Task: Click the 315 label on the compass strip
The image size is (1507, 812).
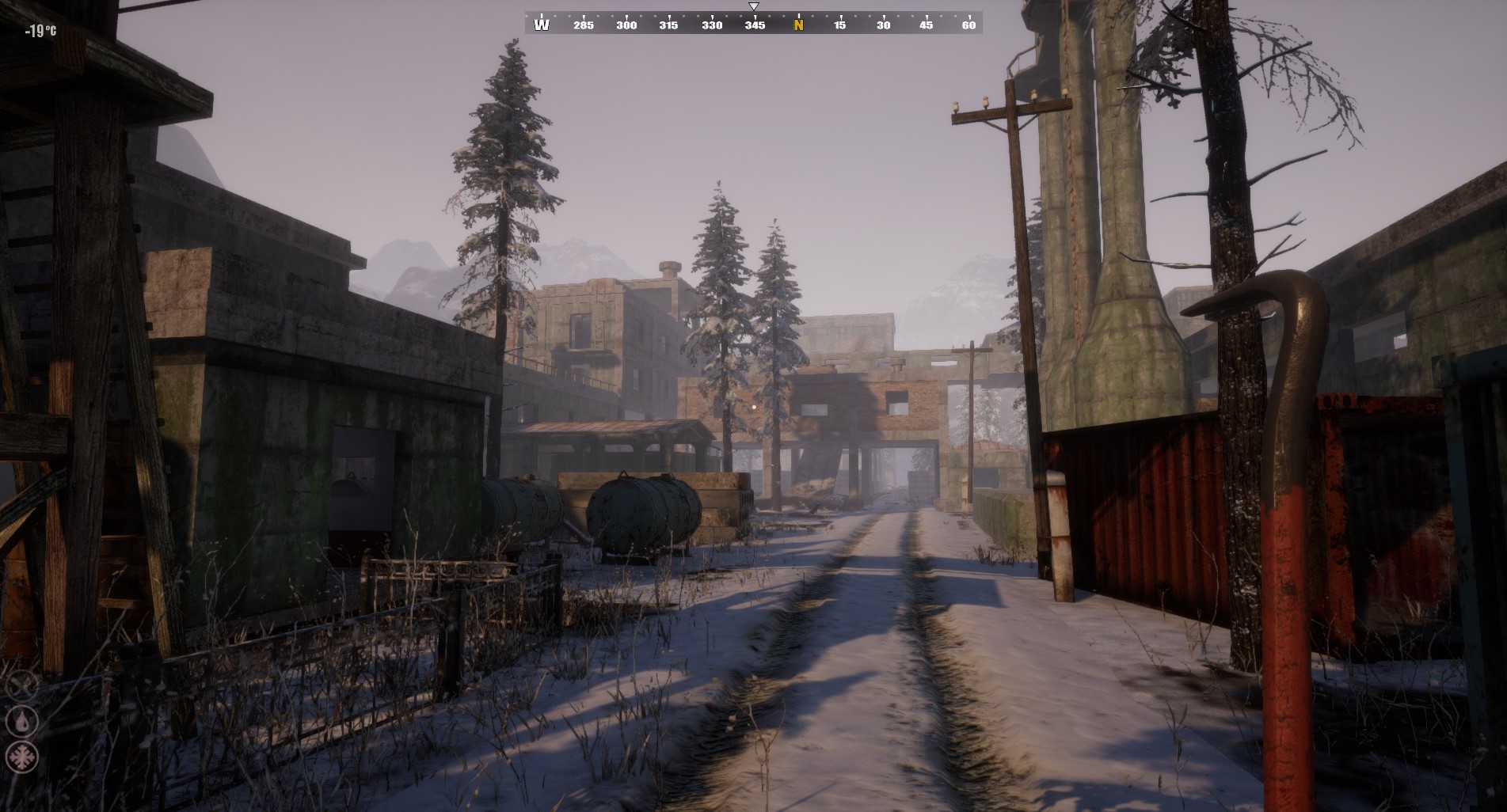Action: coord(669,25)
